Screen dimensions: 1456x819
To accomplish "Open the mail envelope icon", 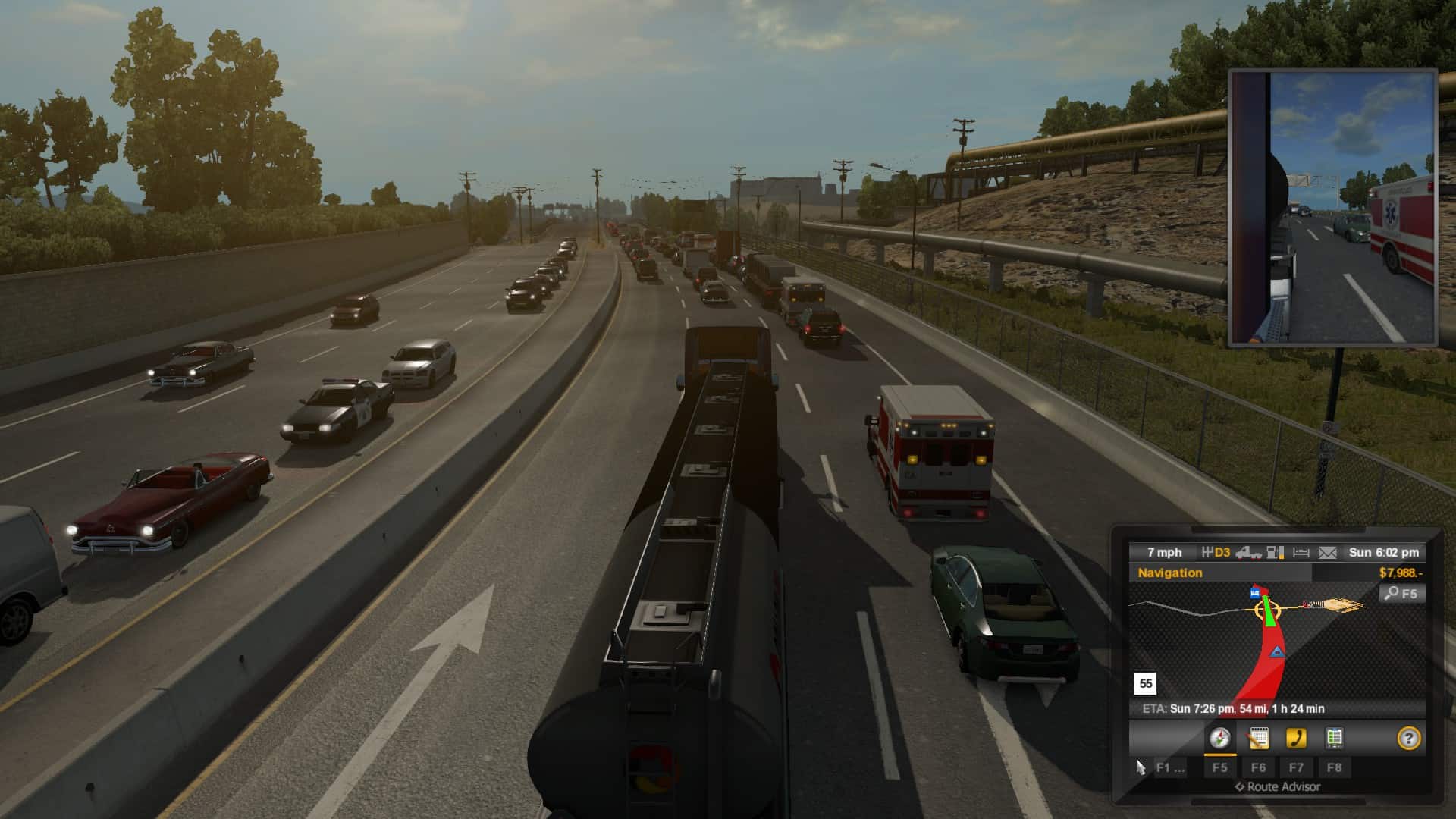I will coord(1327,553).
